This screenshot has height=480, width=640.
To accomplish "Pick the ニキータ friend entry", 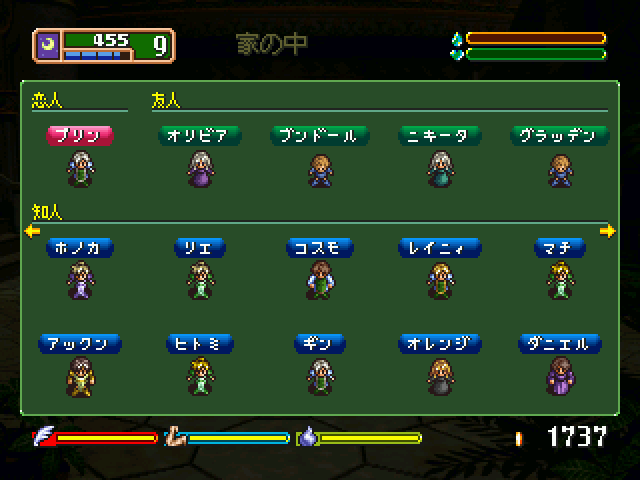I will click(x=440, y=135).
